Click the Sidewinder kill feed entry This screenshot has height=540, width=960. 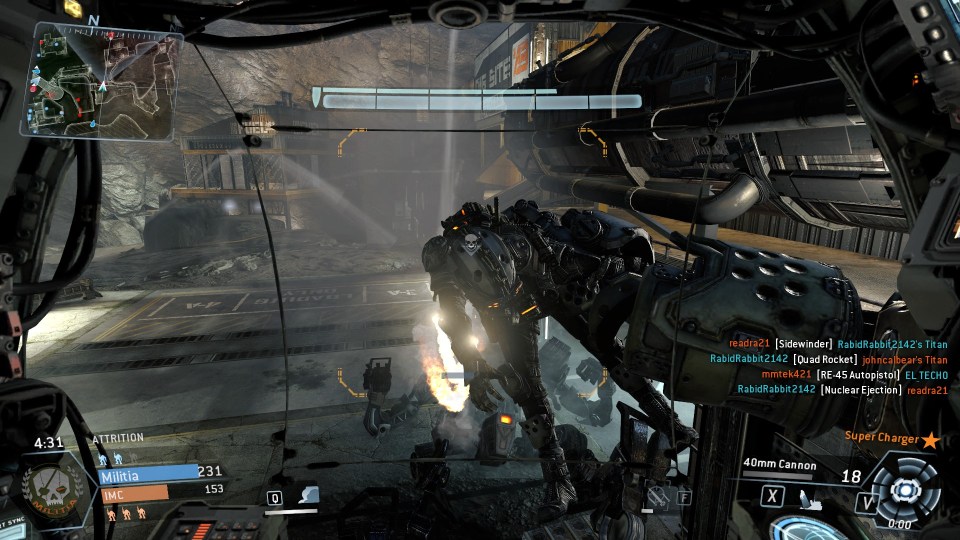coord(830,344)
